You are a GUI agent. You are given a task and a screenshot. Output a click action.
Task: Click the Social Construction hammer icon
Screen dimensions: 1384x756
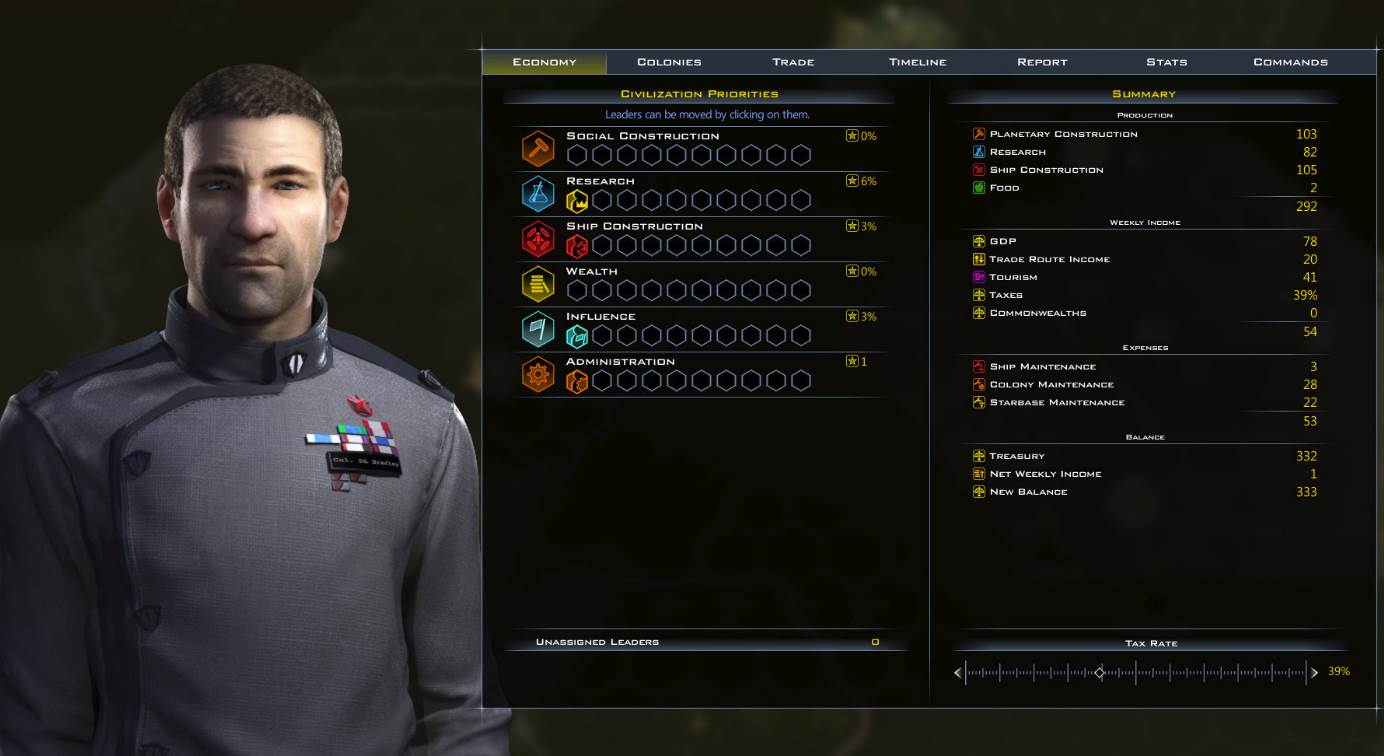click(x=538, y=148)
